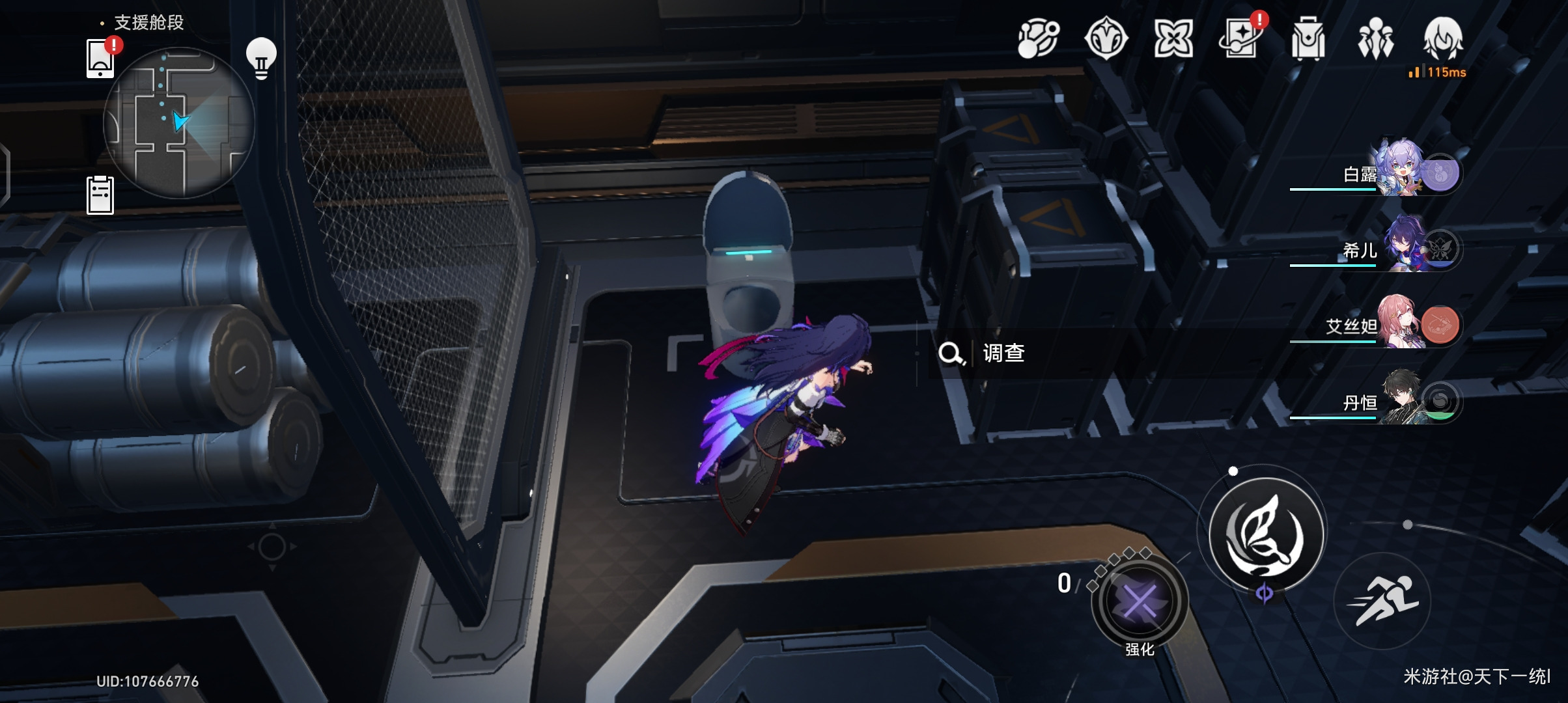Tap the sprint running button
1568x703 pixels.
click(1382, 600)
